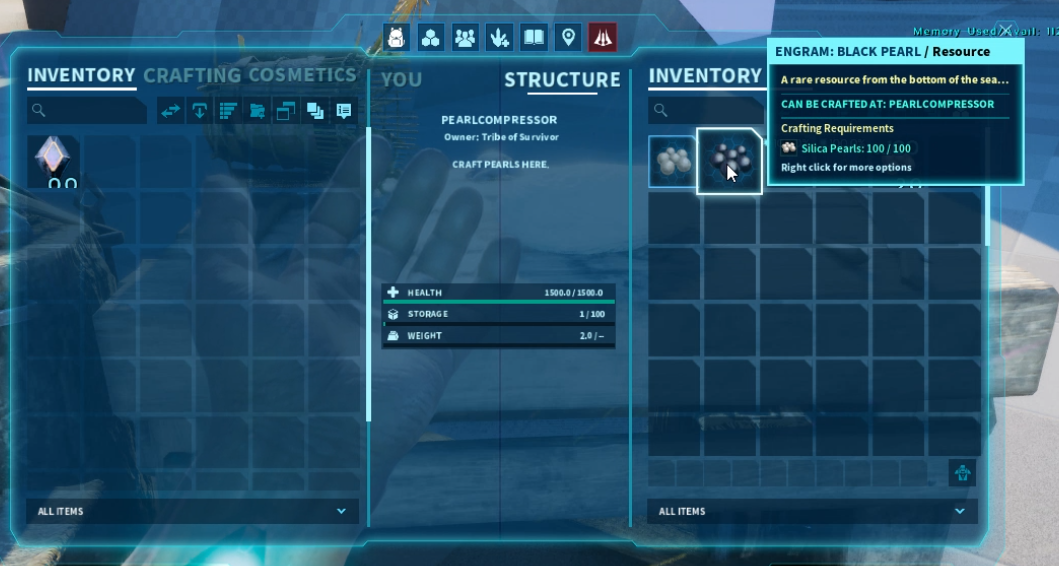Screen dimensions: 1059x566
Task: Select the Black Pearl engram slot
Action: pyautogui.click(x=729, y=161)
